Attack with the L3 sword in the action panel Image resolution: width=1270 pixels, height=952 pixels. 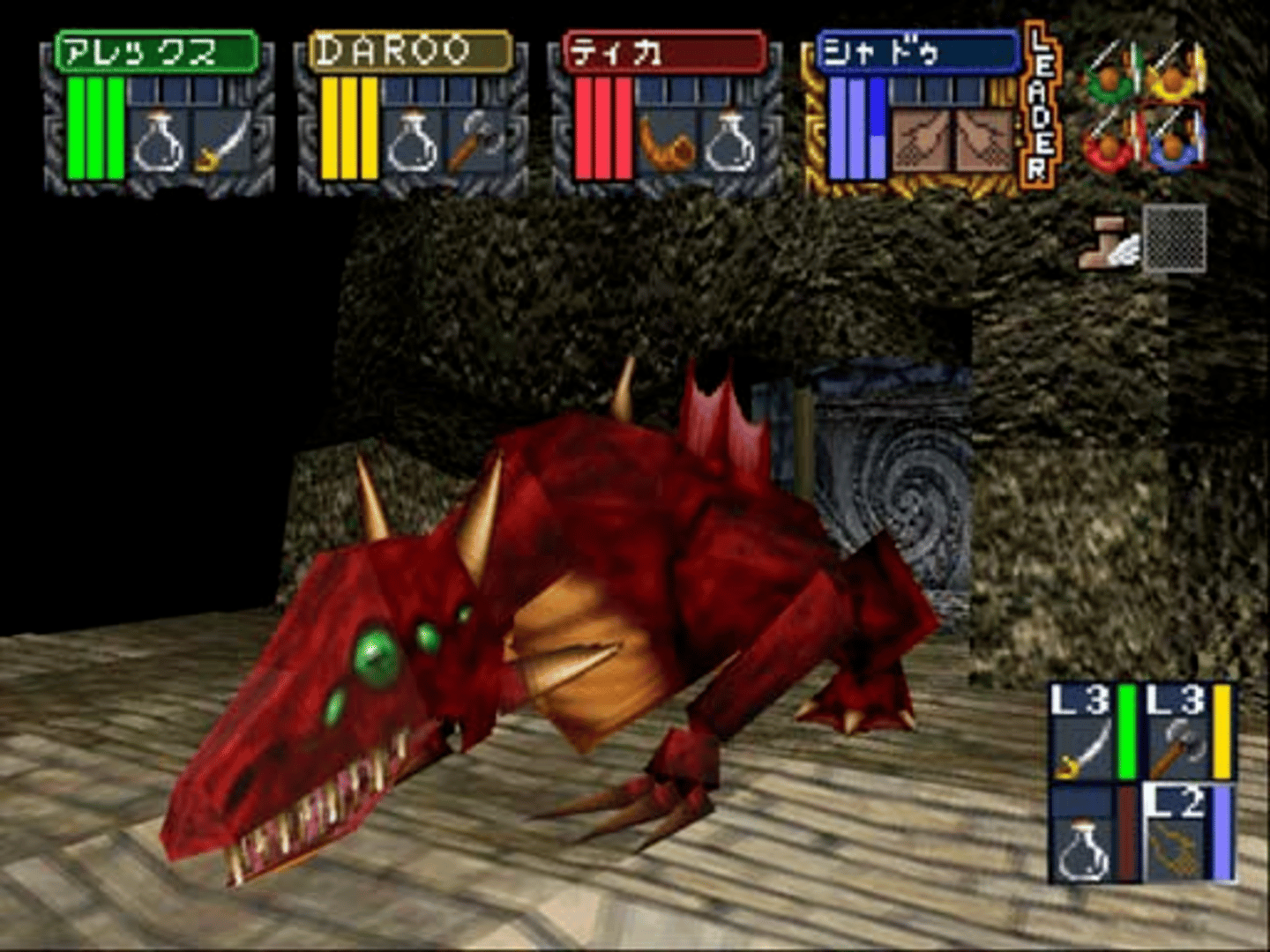(1083, 733)
